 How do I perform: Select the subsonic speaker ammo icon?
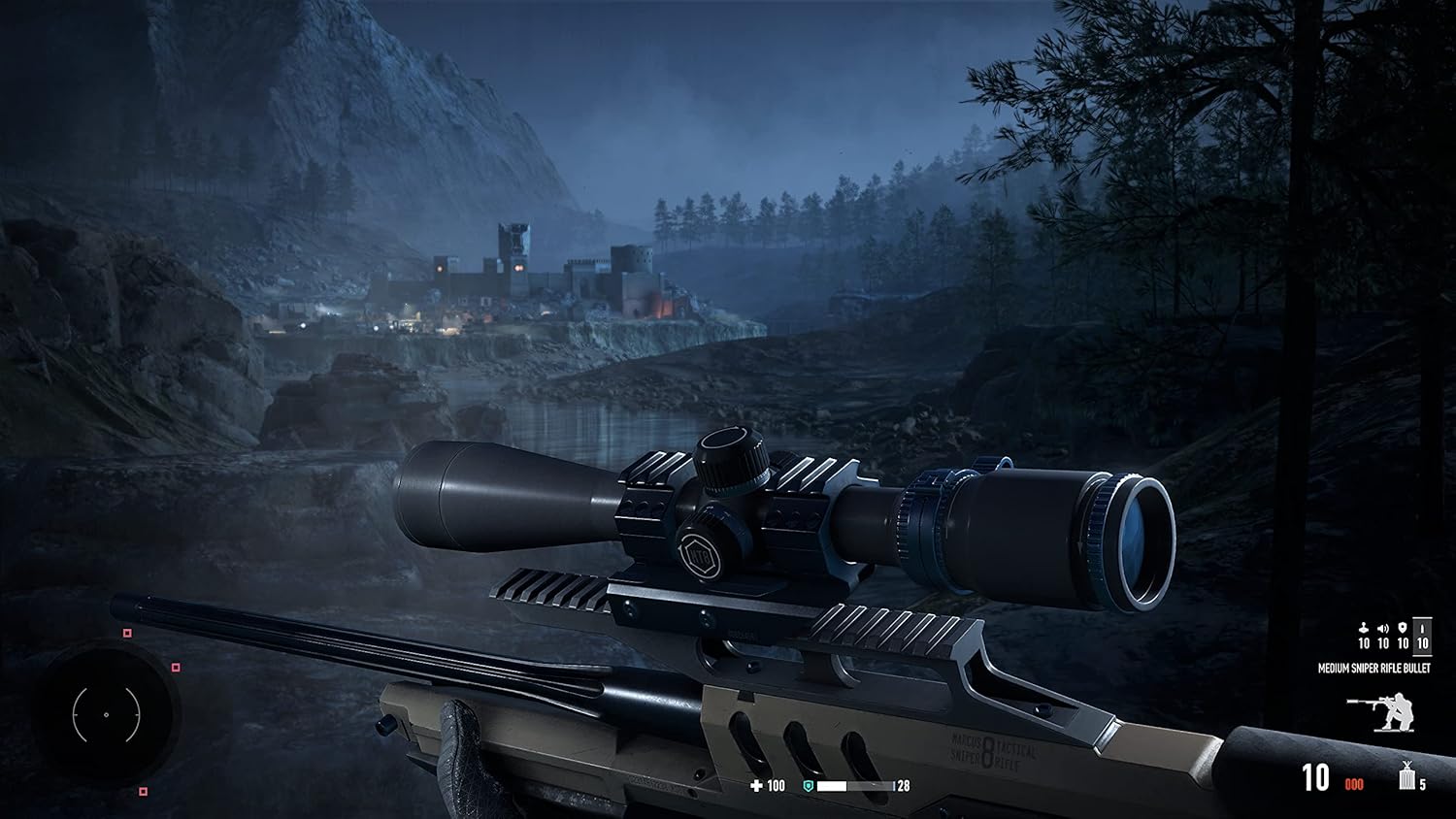(x=1382, y=629)
